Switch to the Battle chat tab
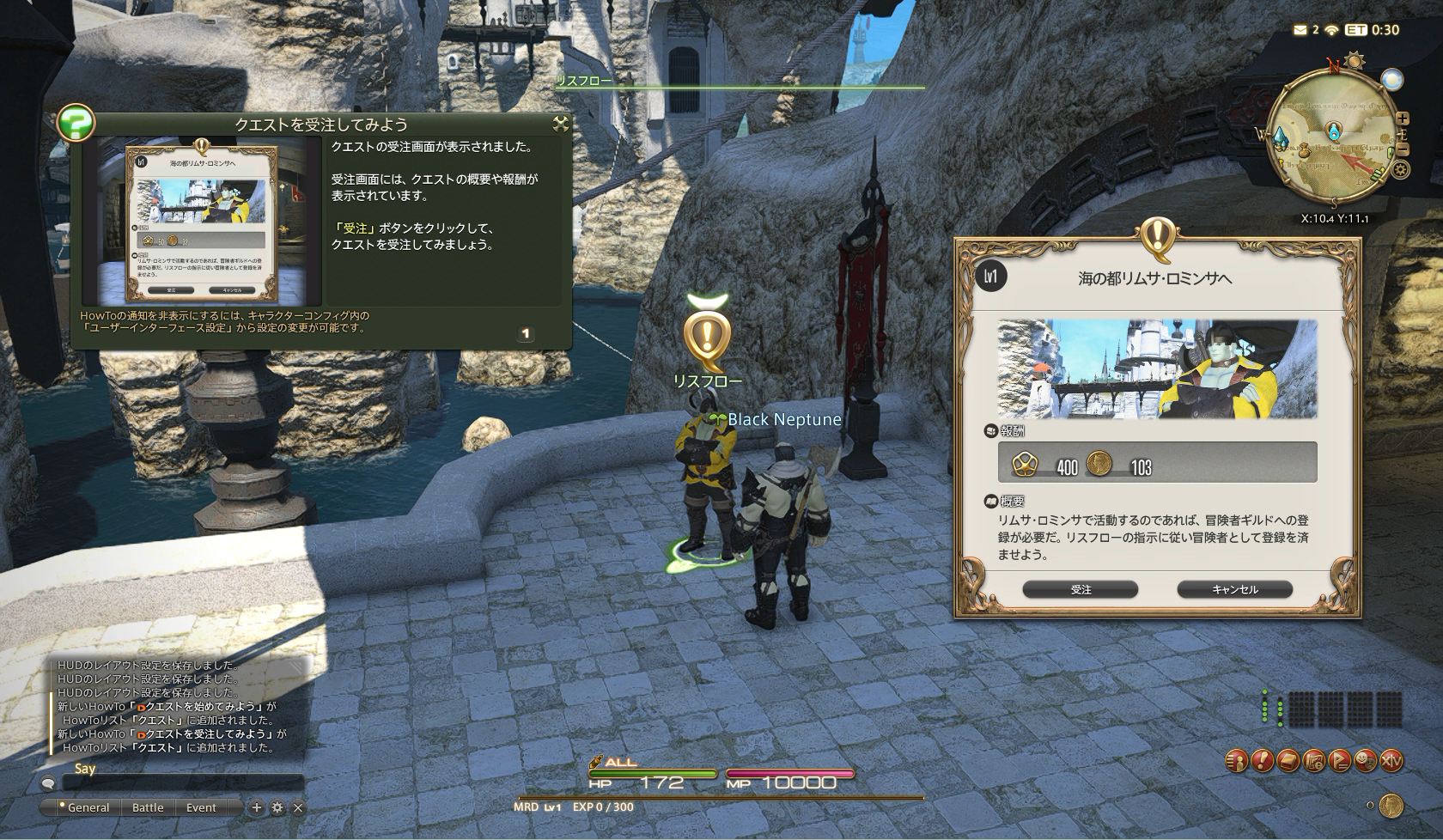 (x=148, y=807)
